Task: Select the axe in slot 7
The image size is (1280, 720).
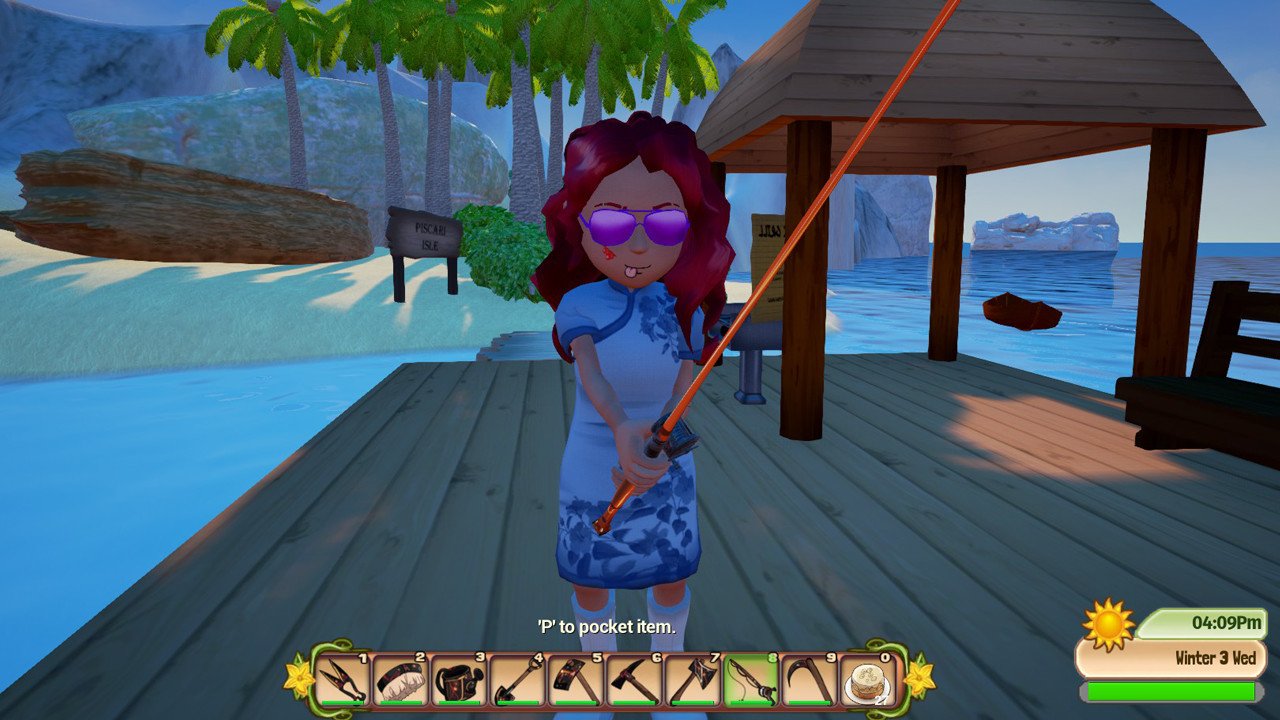Action: pyautogui.click(x=693, y=680)
